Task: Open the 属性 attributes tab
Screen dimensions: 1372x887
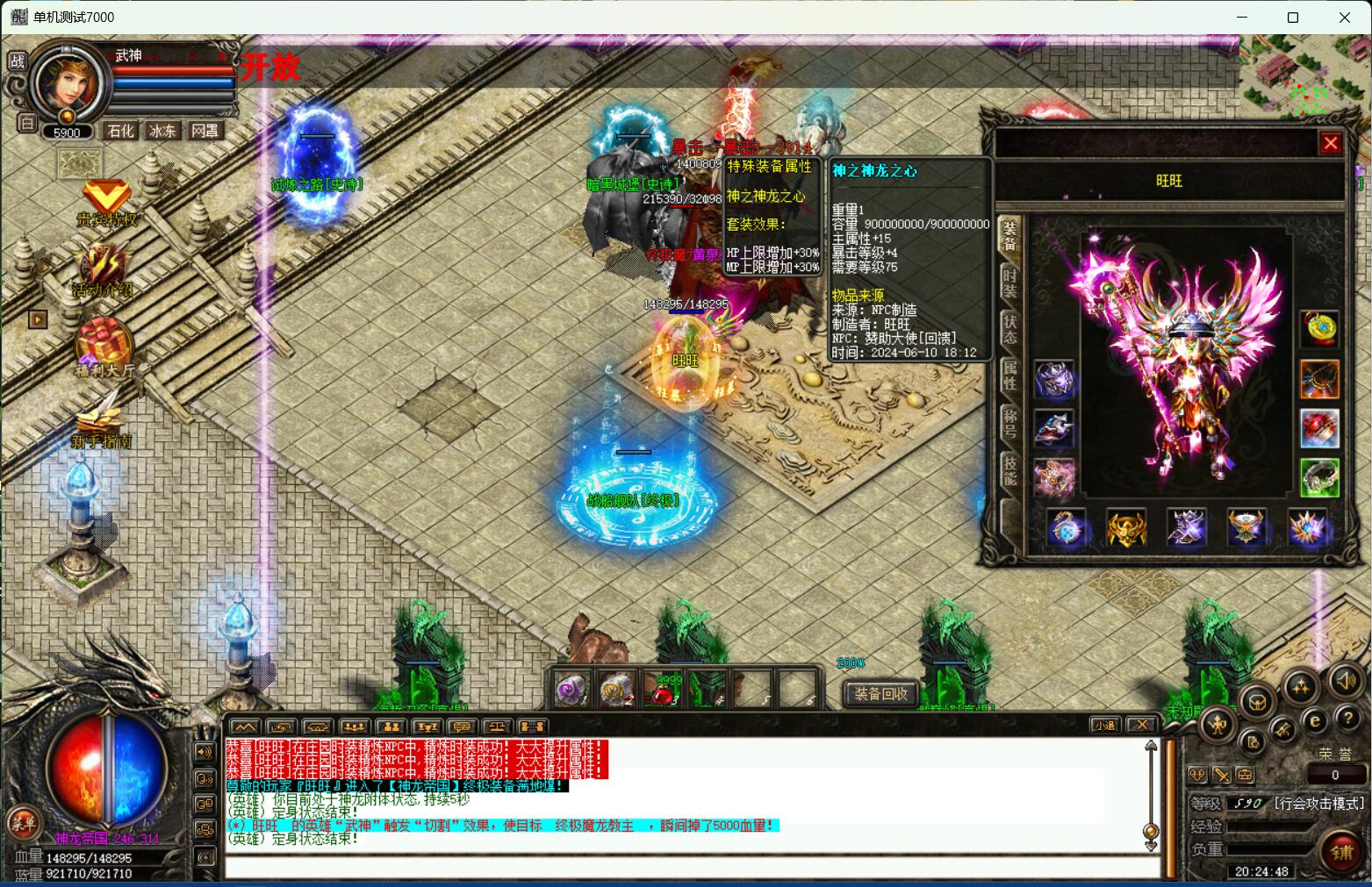Action: pos(1010,376)
